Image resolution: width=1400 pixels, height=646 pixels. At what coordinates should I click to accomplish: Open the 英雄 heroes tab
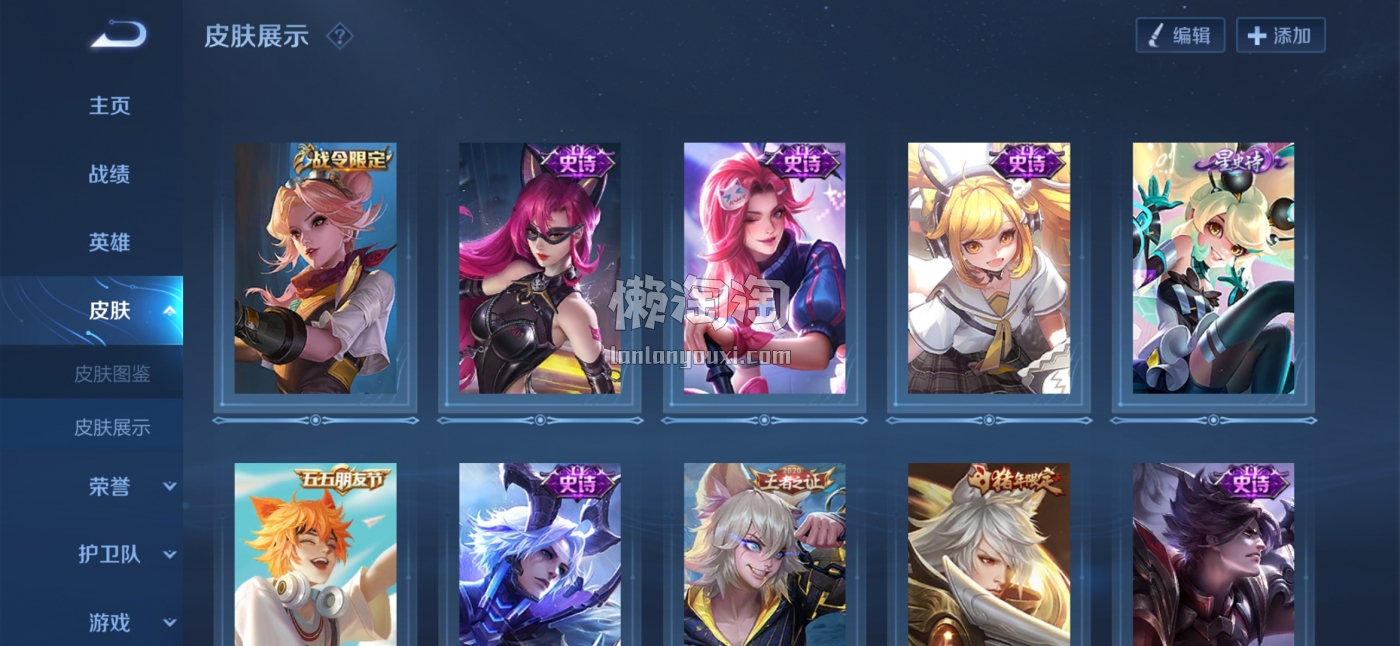tap(110, 242)
